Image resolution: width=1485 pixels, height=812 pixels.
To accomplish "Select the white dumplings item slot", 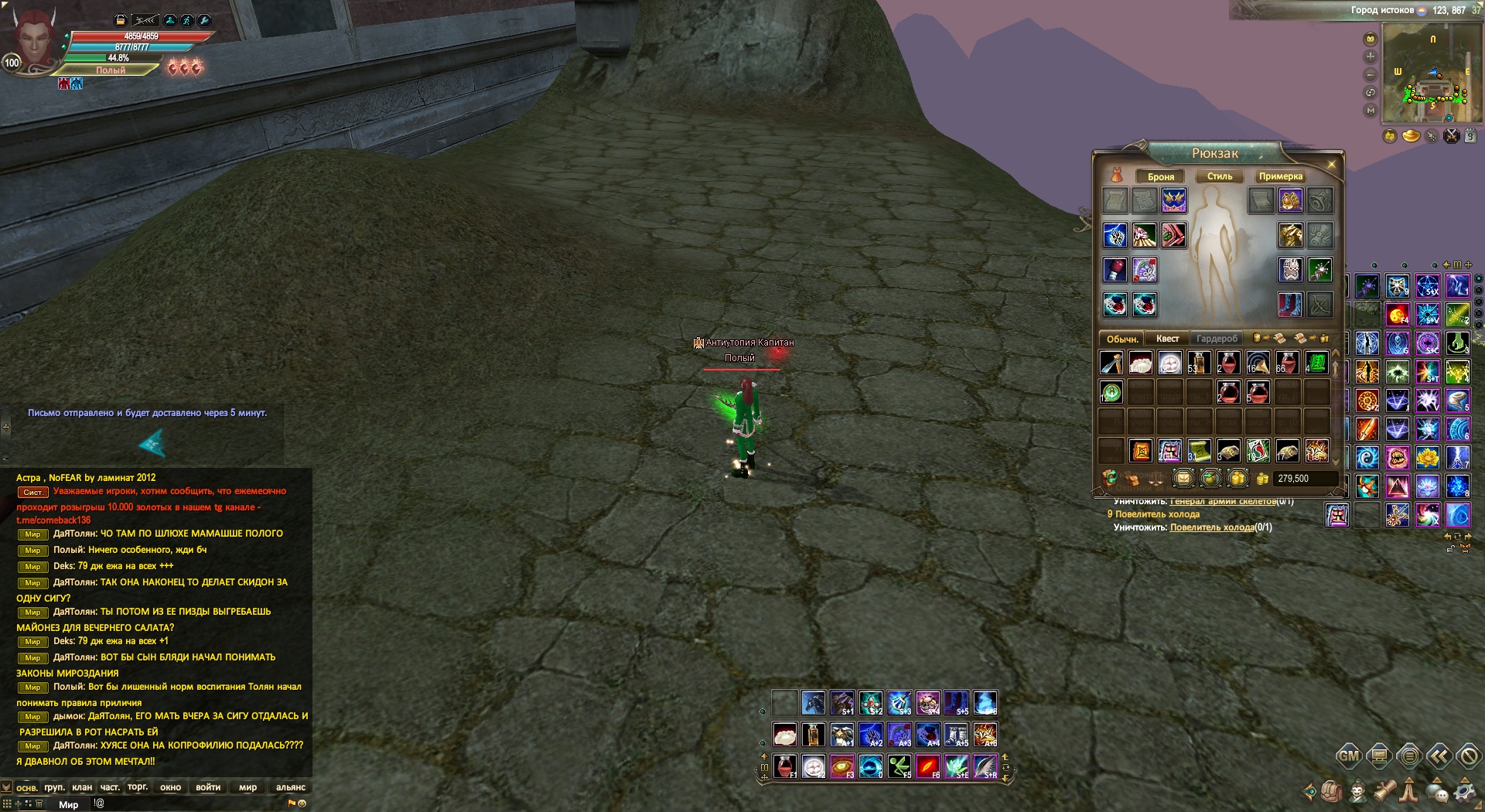I will (x=1141, y=362).
